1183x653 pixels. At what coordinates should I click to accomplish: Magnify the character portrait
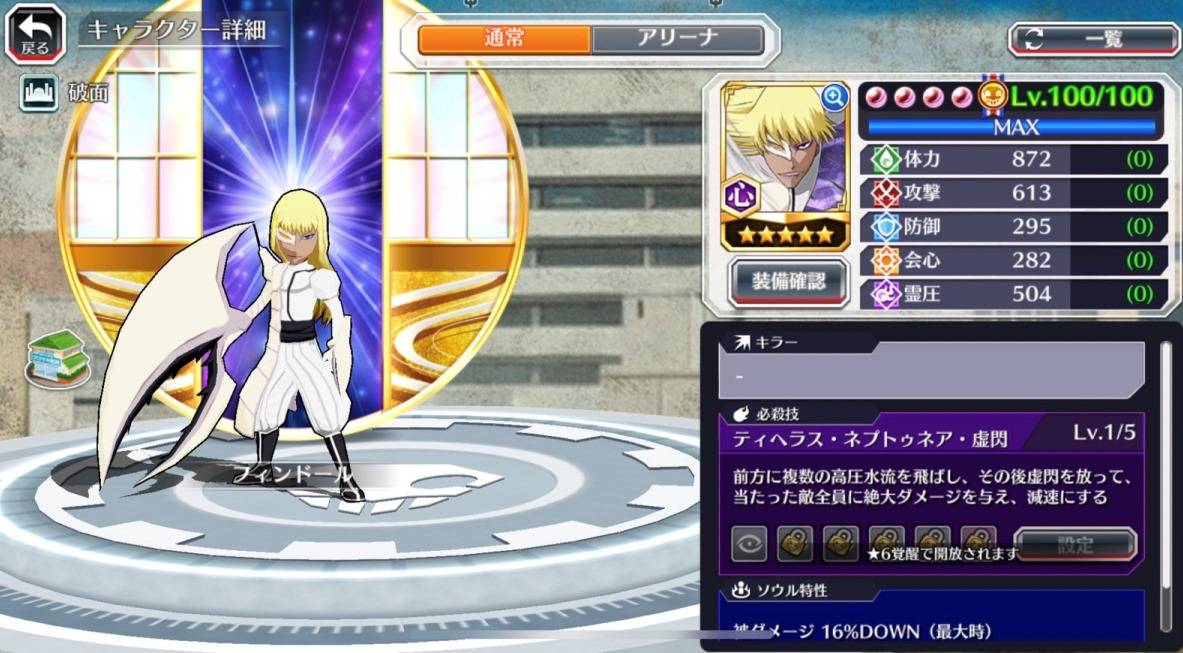tap(833, 97)
